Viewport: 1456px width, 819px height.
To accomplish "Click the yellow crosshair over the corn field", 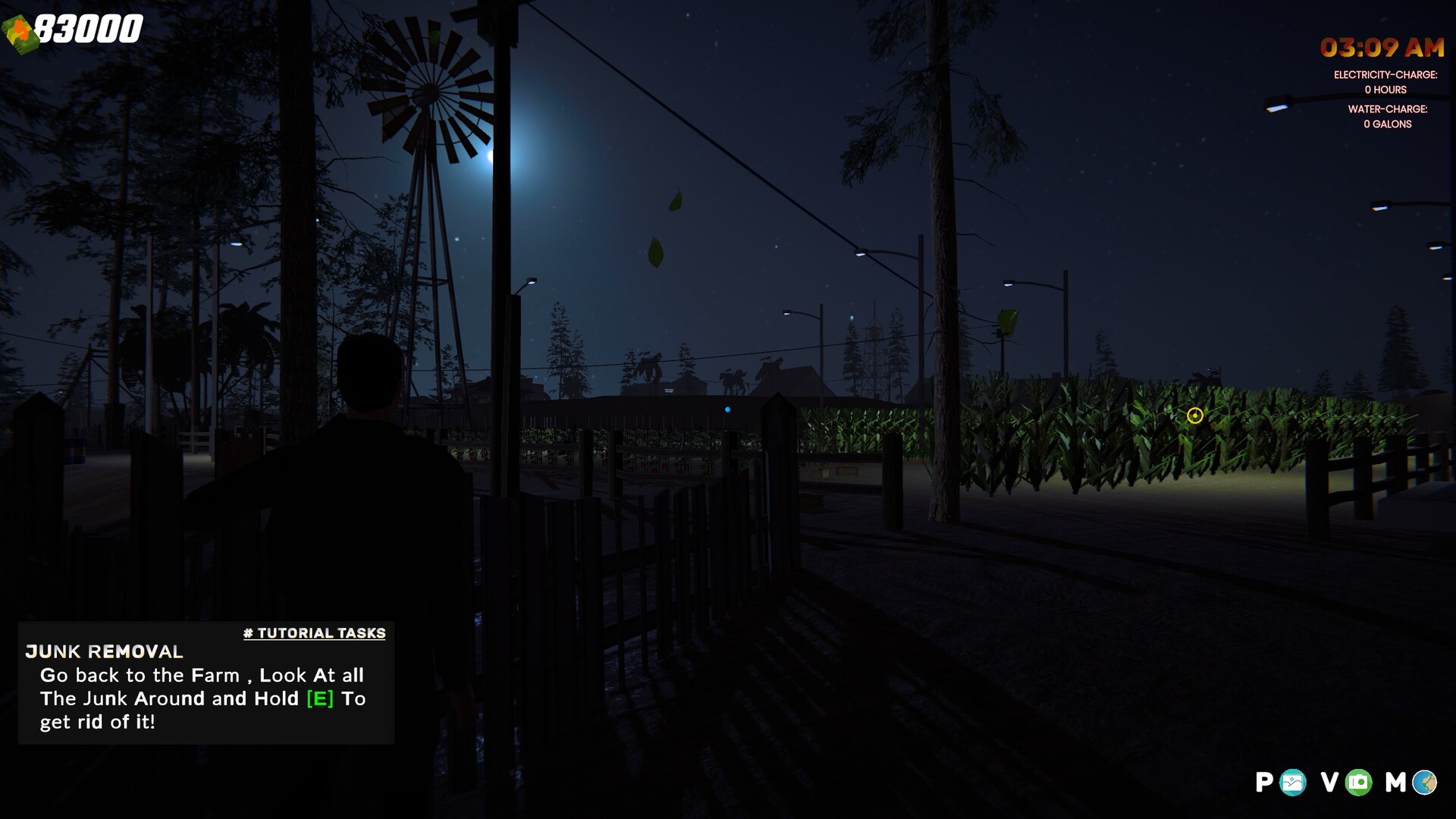I will [1196, 416].
